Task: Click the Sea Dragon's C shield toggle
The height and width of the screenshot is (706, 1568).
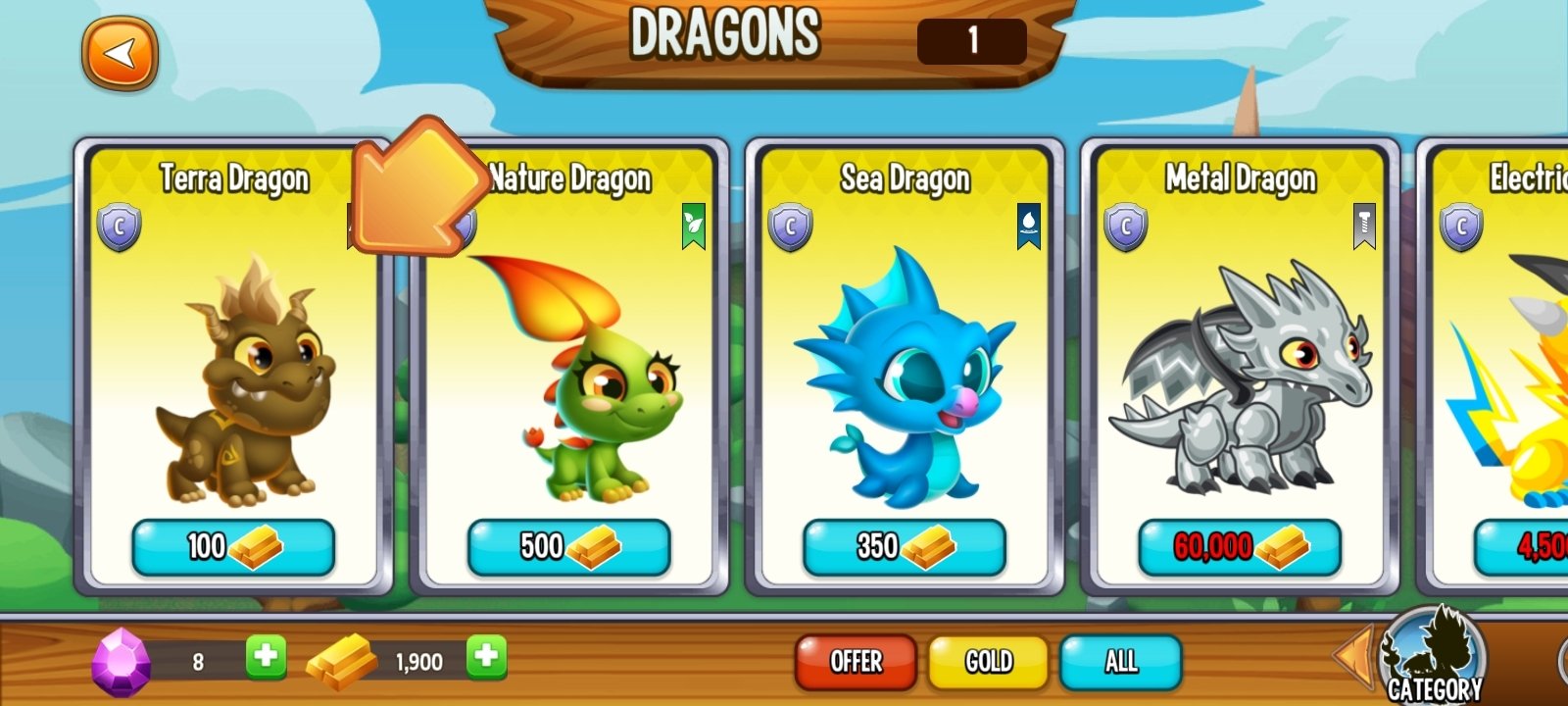Action: (x=787, y=225)
